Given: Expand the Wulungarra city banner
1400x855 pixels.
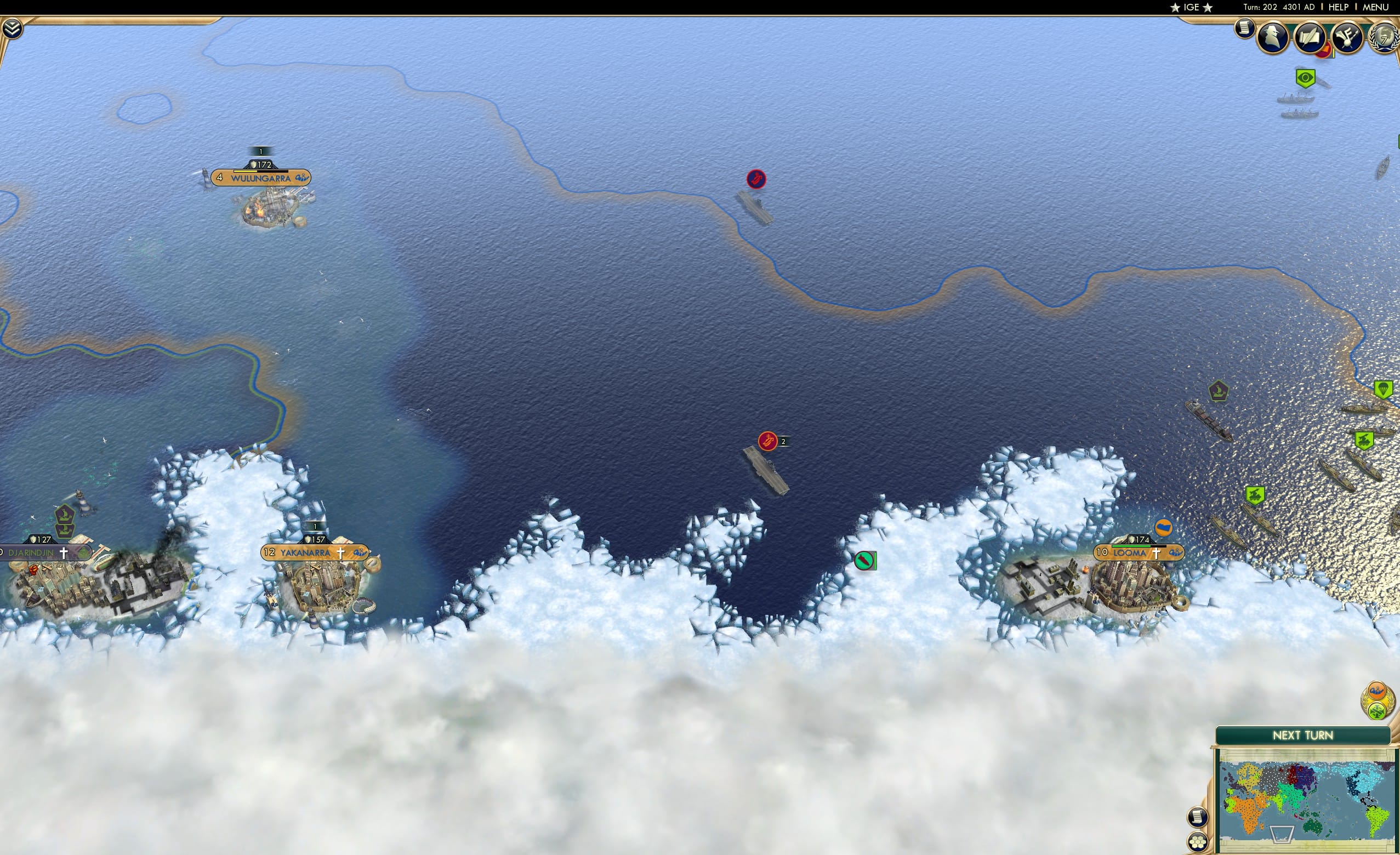Looking at the screenshot, I should pyautogui.click(x=260, y=177).
